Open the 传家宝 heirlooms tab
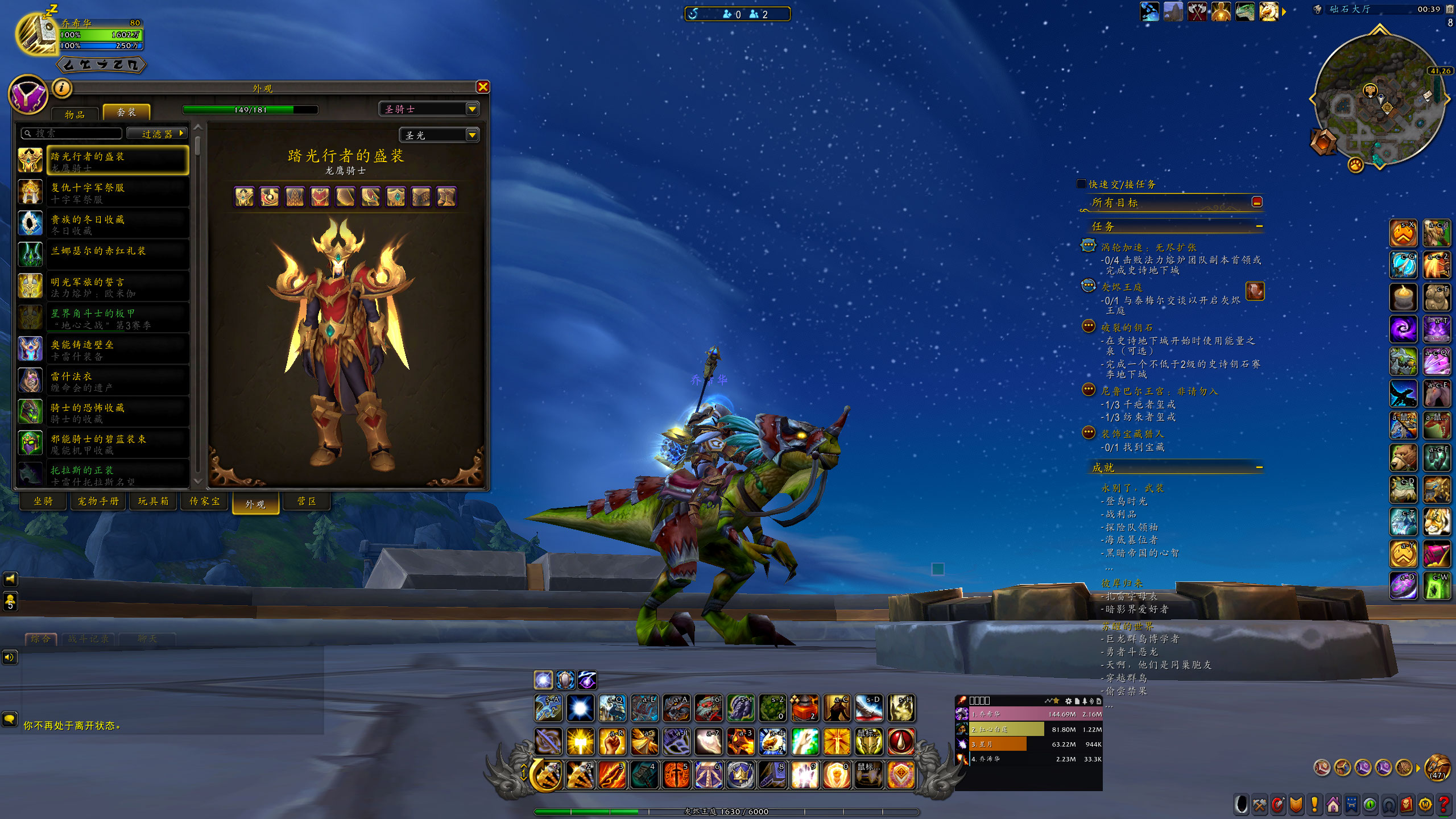1456x819 pixels. click(205, 501)
